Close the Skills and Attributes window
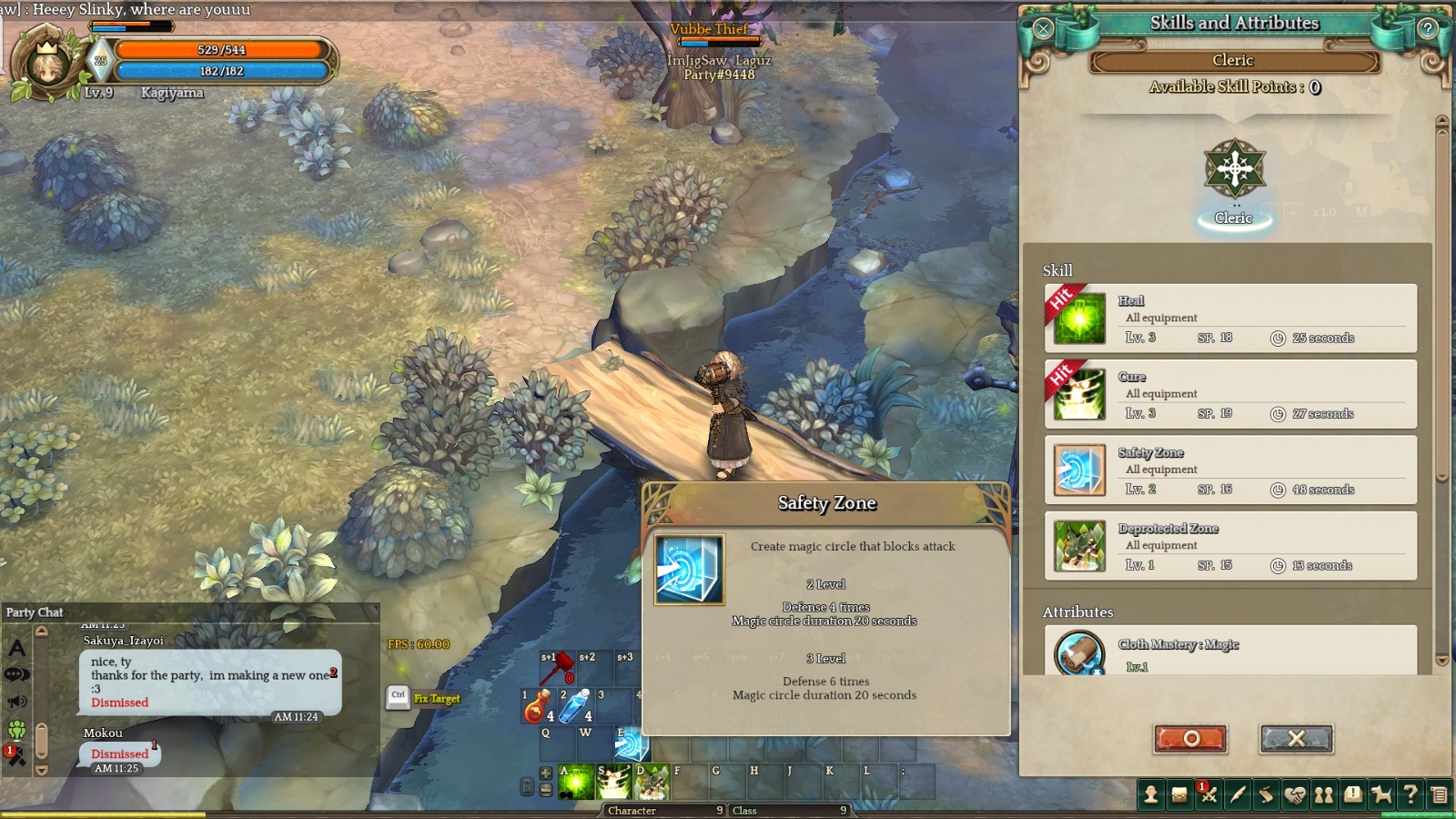The image size is (1456, 819). (x=1043, y=29)
